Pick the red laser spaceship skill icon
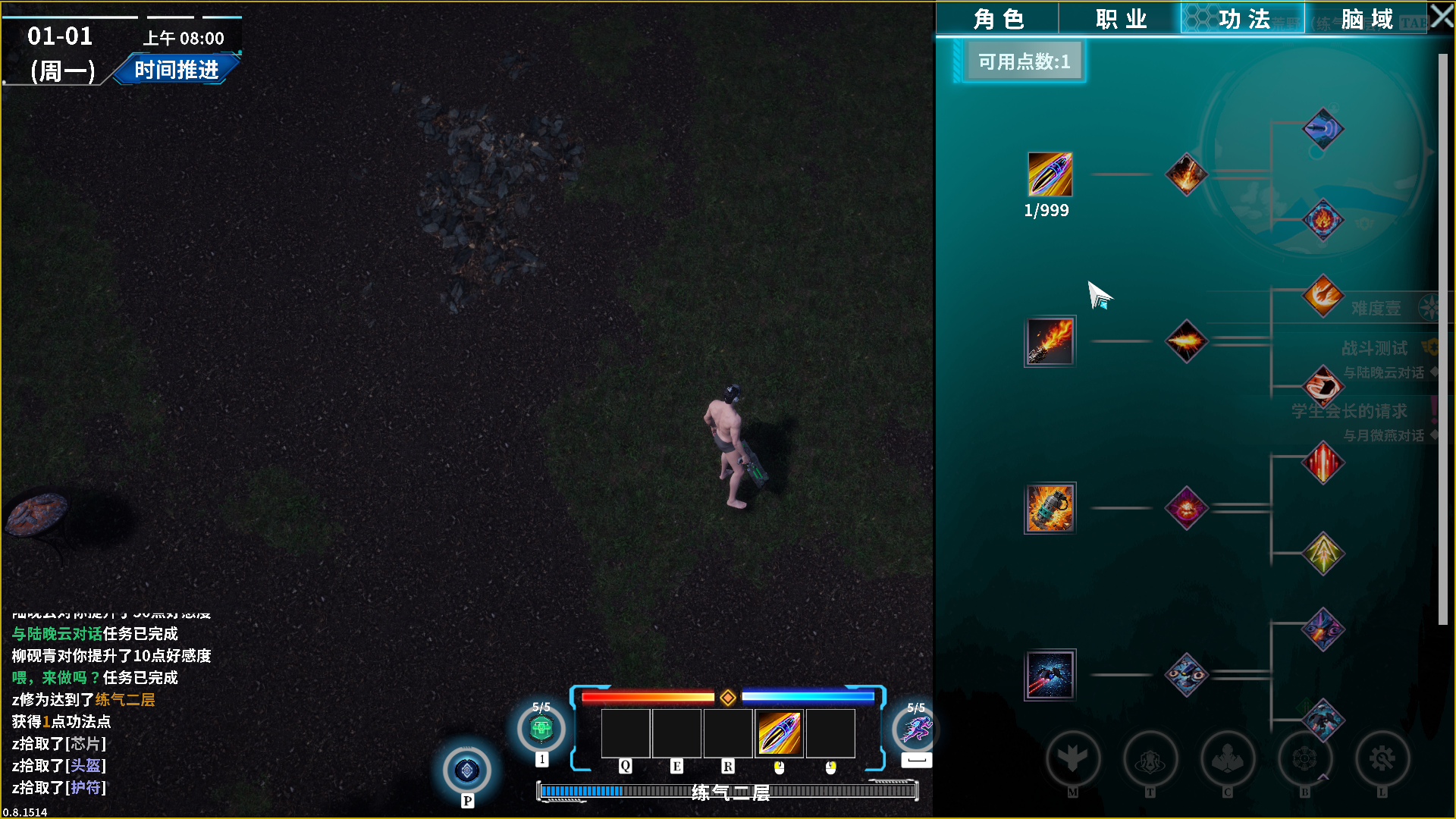The width and height of the screenshot is (1456, 819). (x=1050, y=675)
